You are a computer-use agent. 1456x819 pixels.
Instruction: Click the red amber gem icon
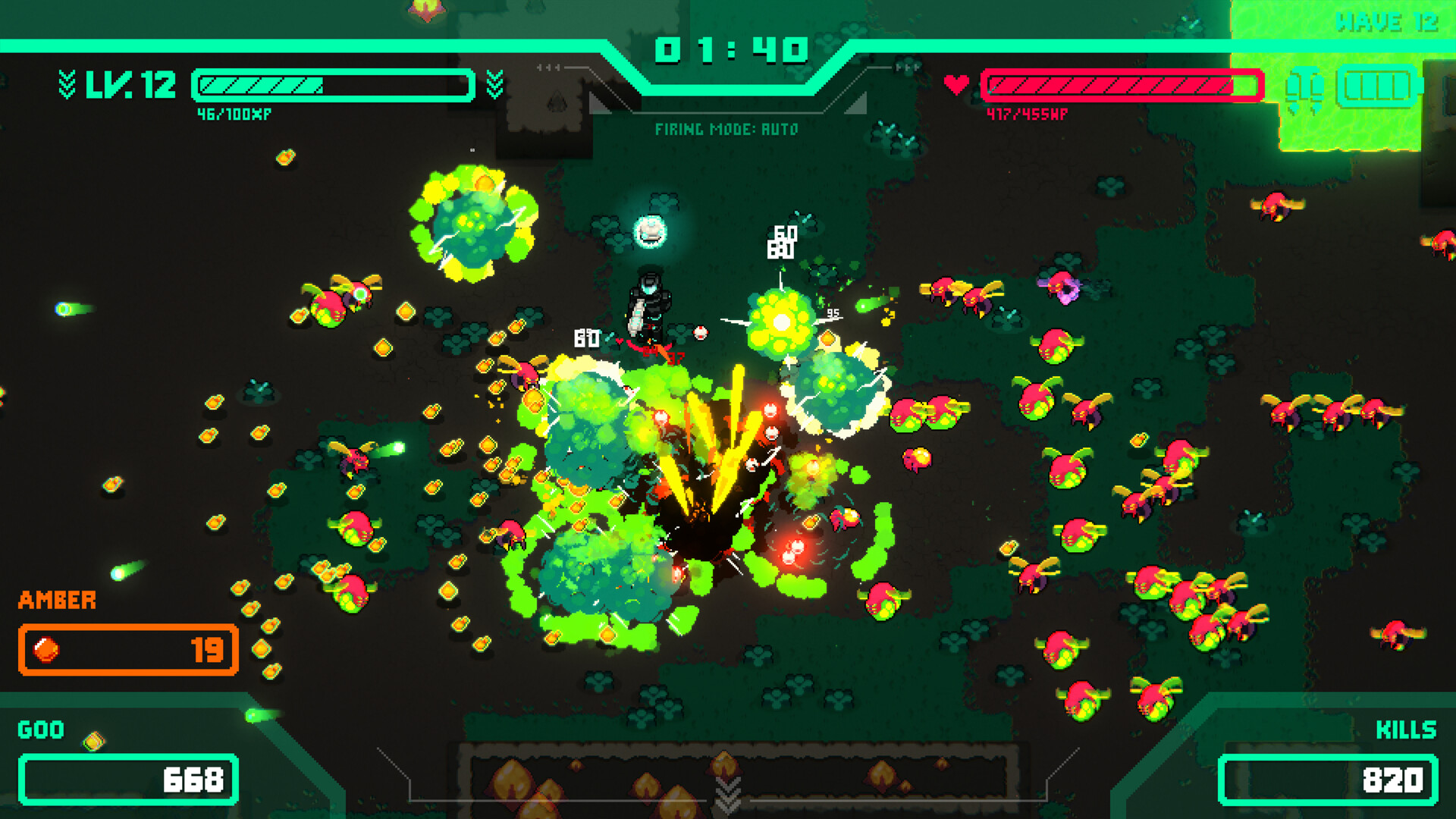(45, 649)
